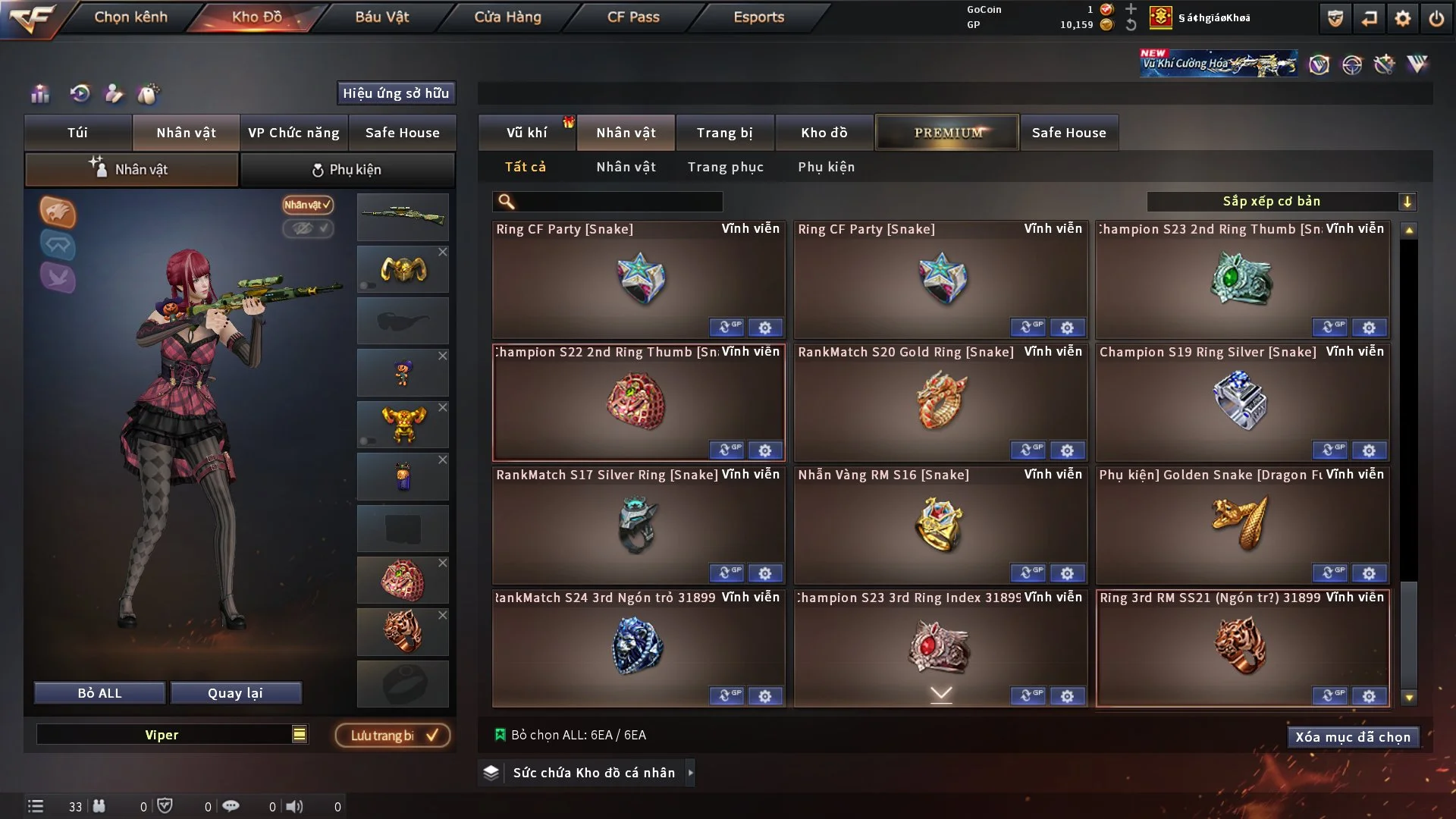Expand the Sức chứa Kho đồ cá nhân section

(586, 773)
